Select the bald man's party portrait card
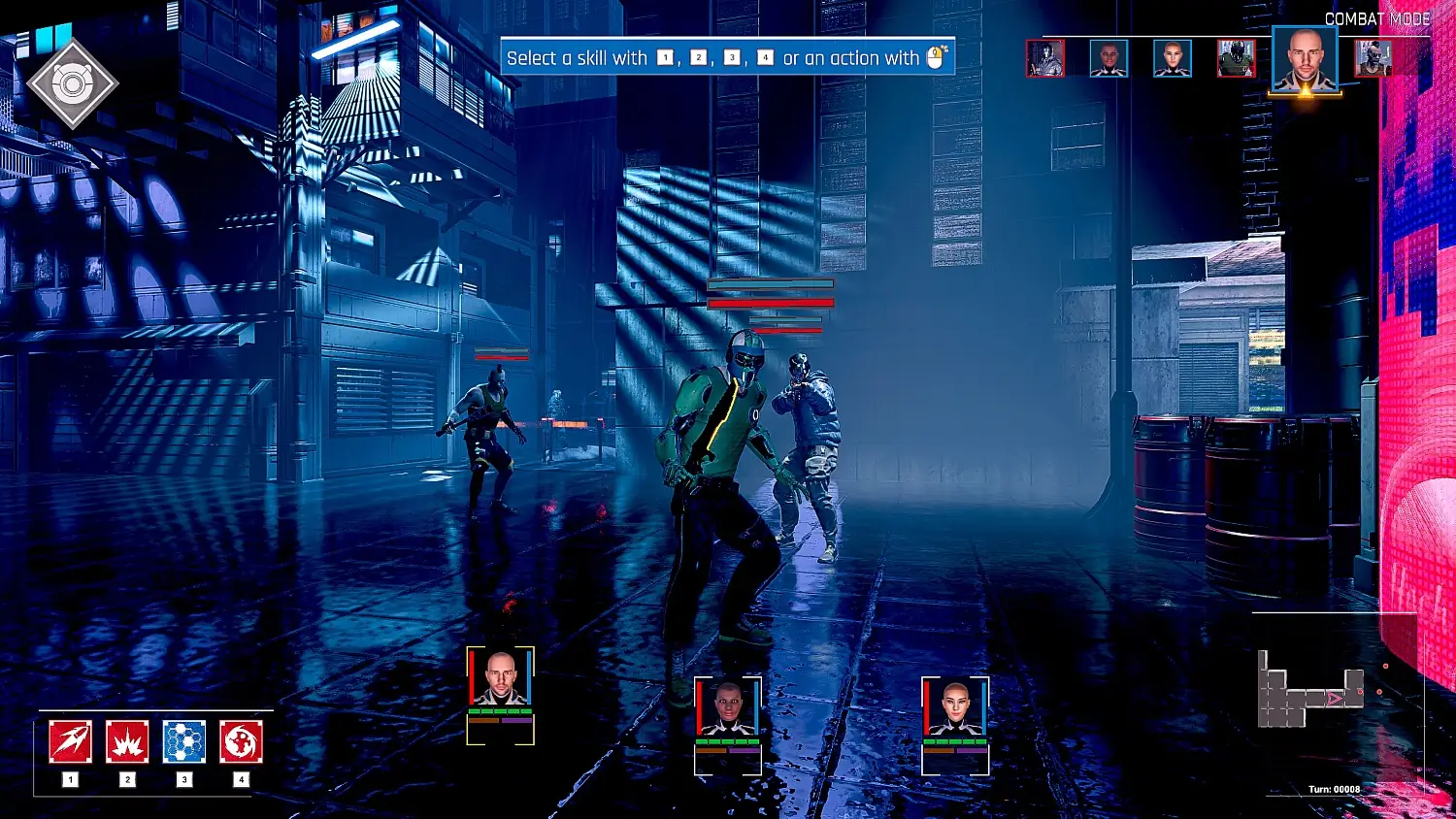Screen dimensions: 1456x819 [x=500, y=679]
